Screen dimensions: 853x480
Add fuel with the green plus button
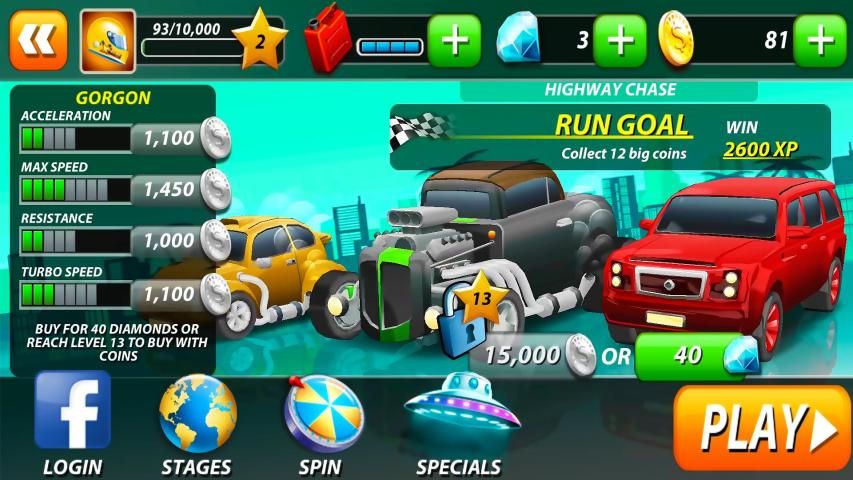pos(454,41)
